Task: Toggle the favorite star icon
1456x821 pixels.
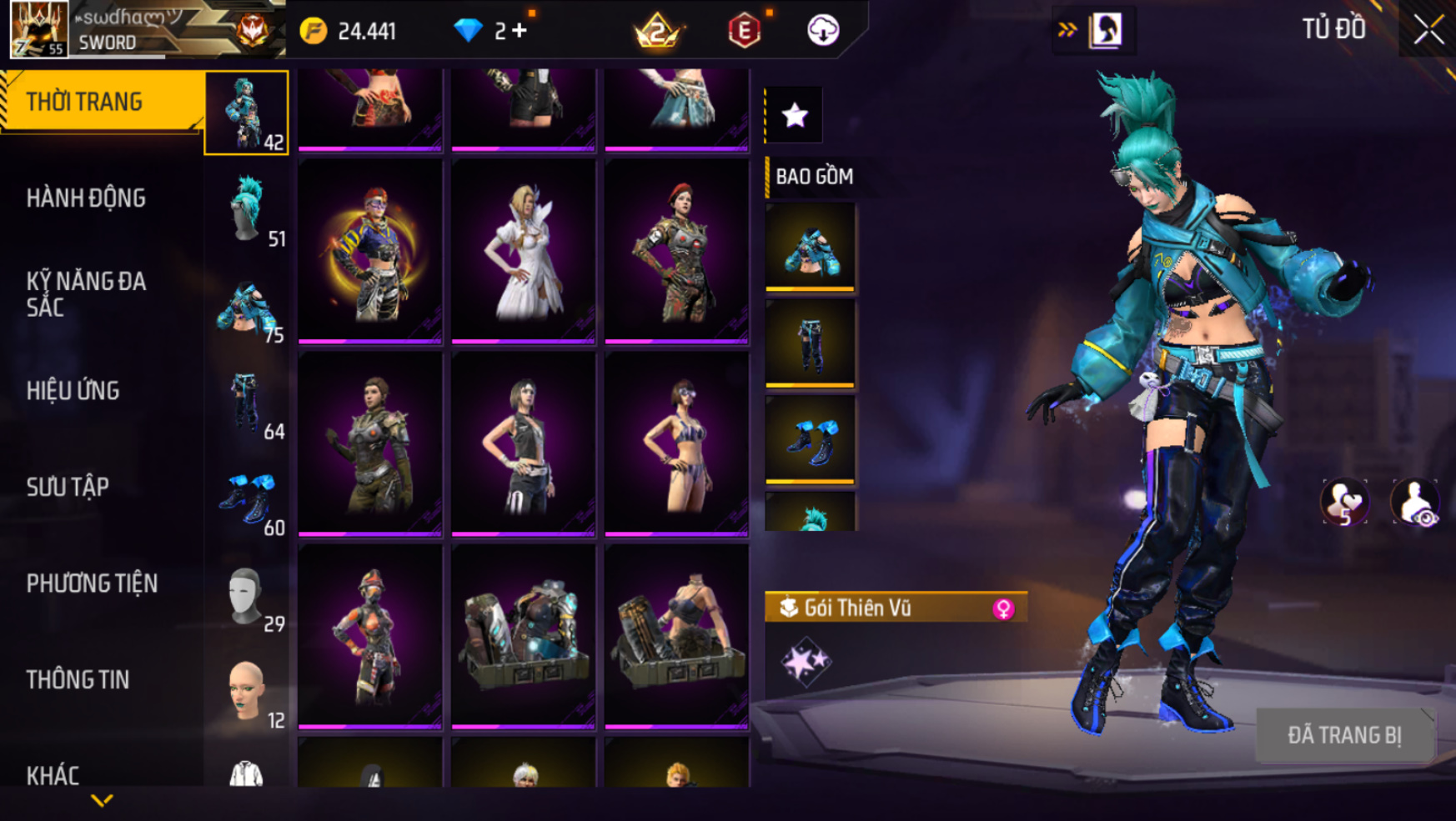Action: [795, 115]
